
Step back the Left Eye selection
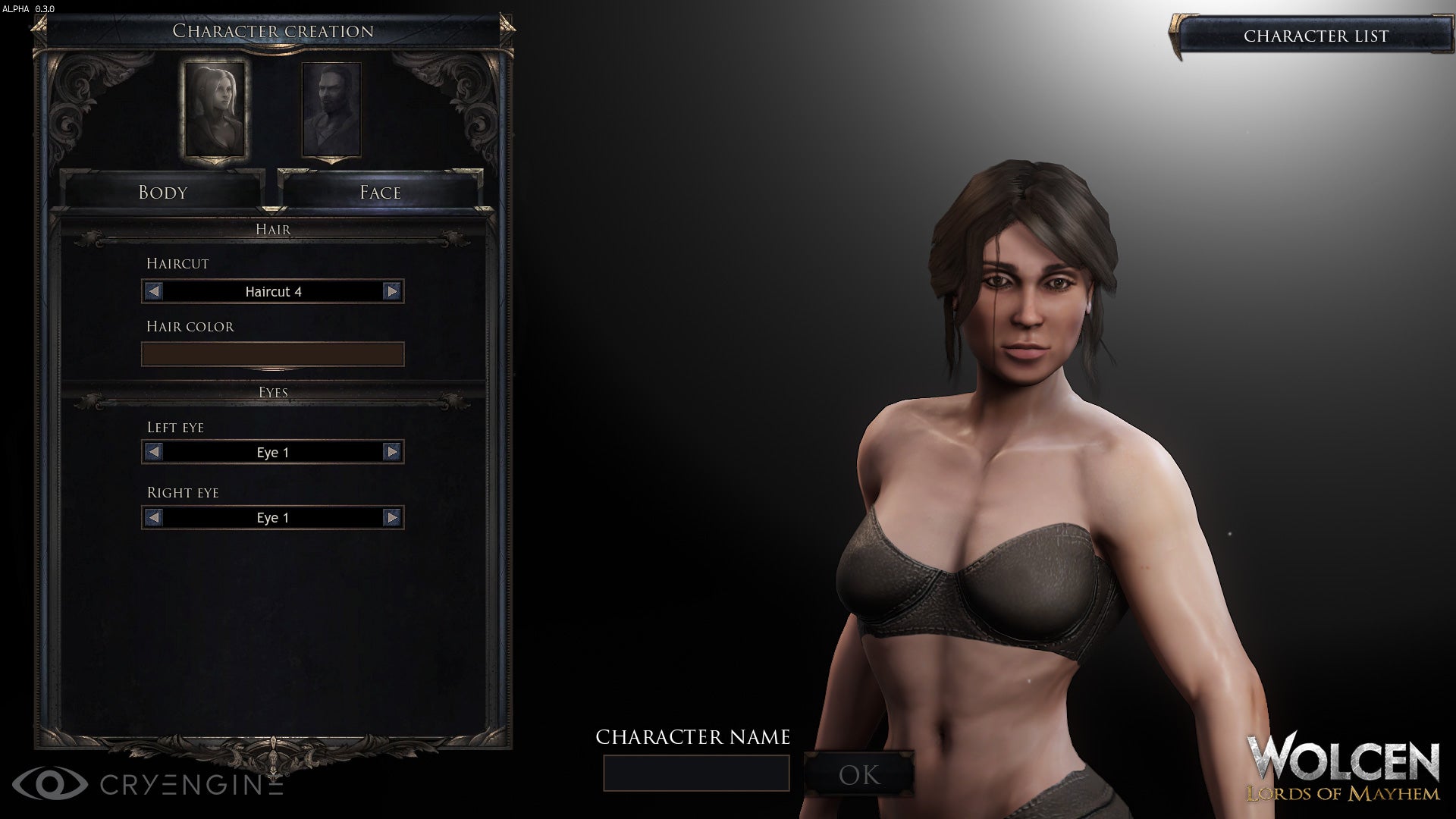point(152,452)
